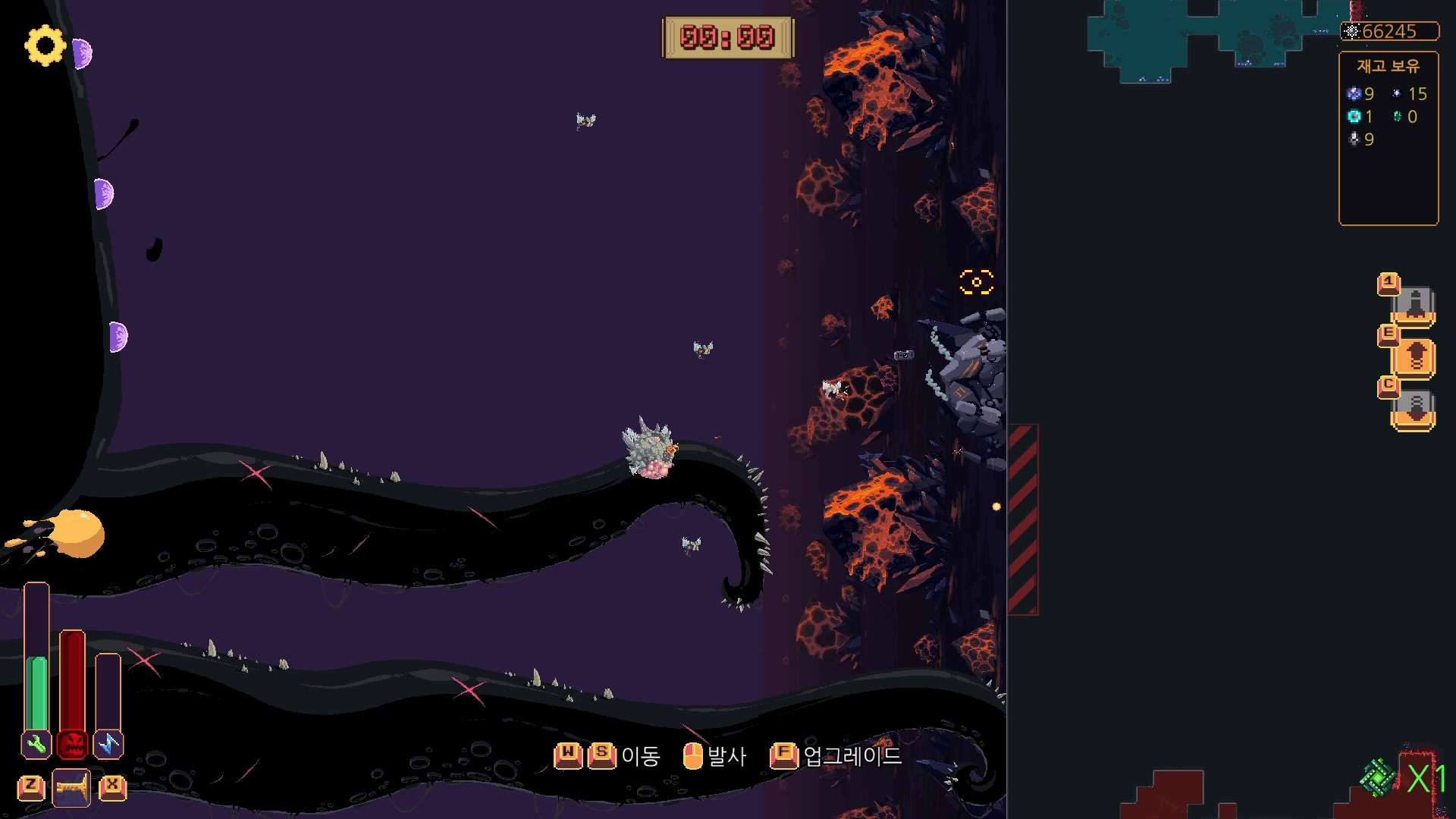Click the green chip multiplier icon
1456x819 pixels.
coord(1378,777)
